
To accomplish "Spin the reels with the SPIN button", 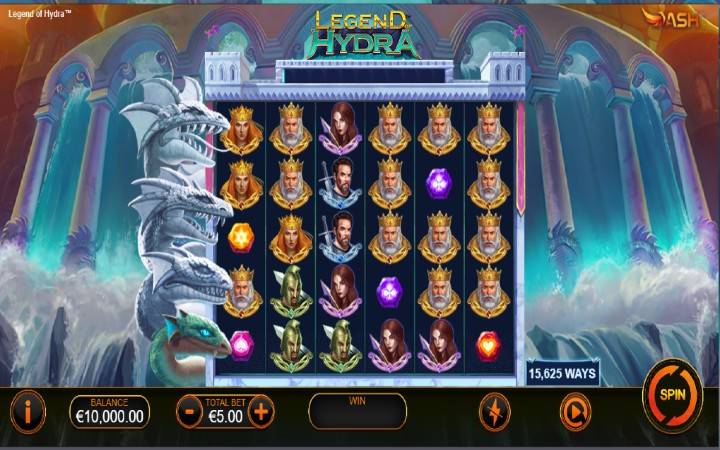I will tap(670, 394).
